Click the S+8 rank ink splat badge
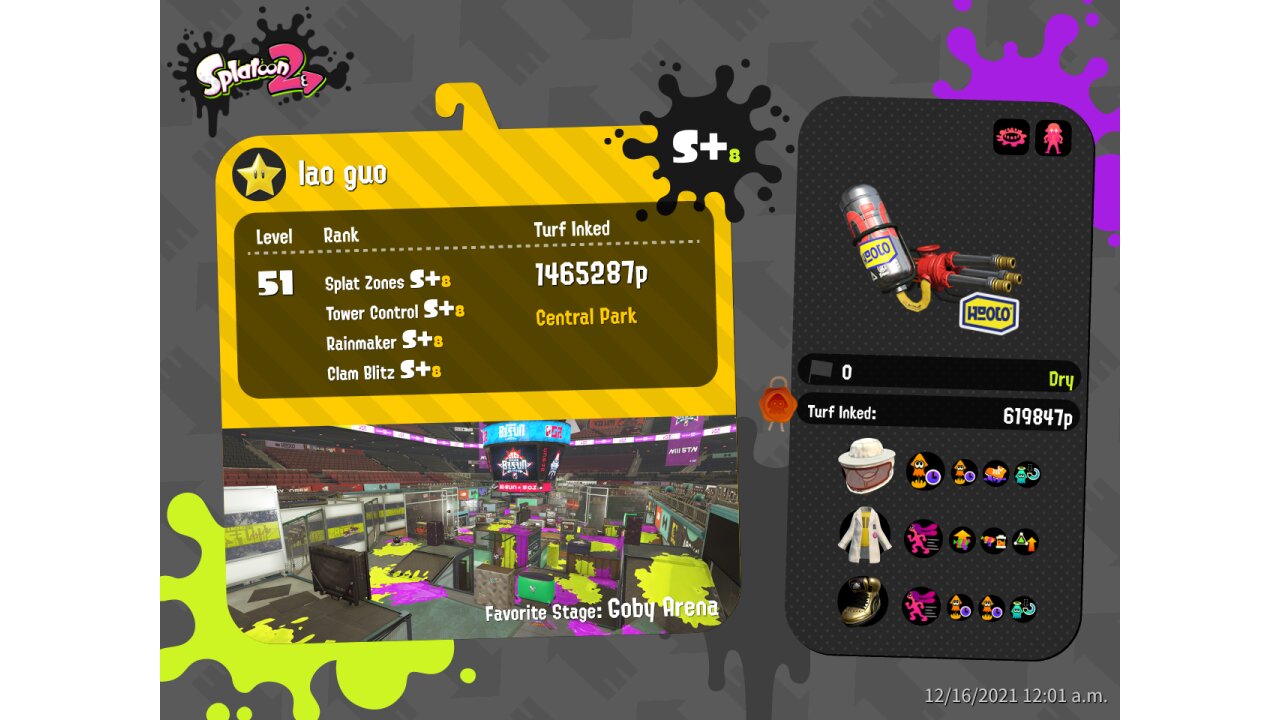This screenshot has height=720, width=1280. click(705, 147)
